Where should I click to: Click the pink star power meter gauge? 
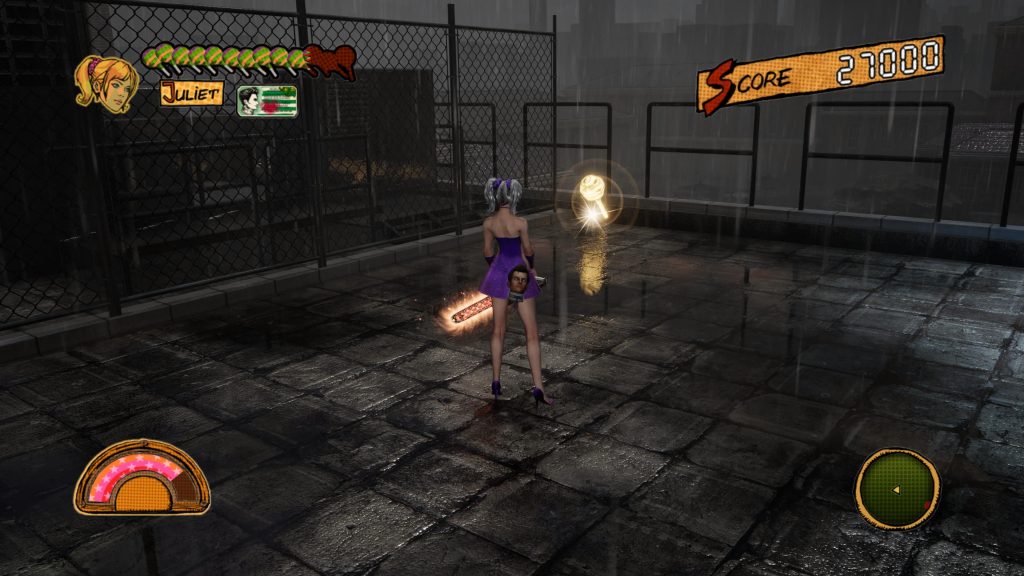point(142,478)
